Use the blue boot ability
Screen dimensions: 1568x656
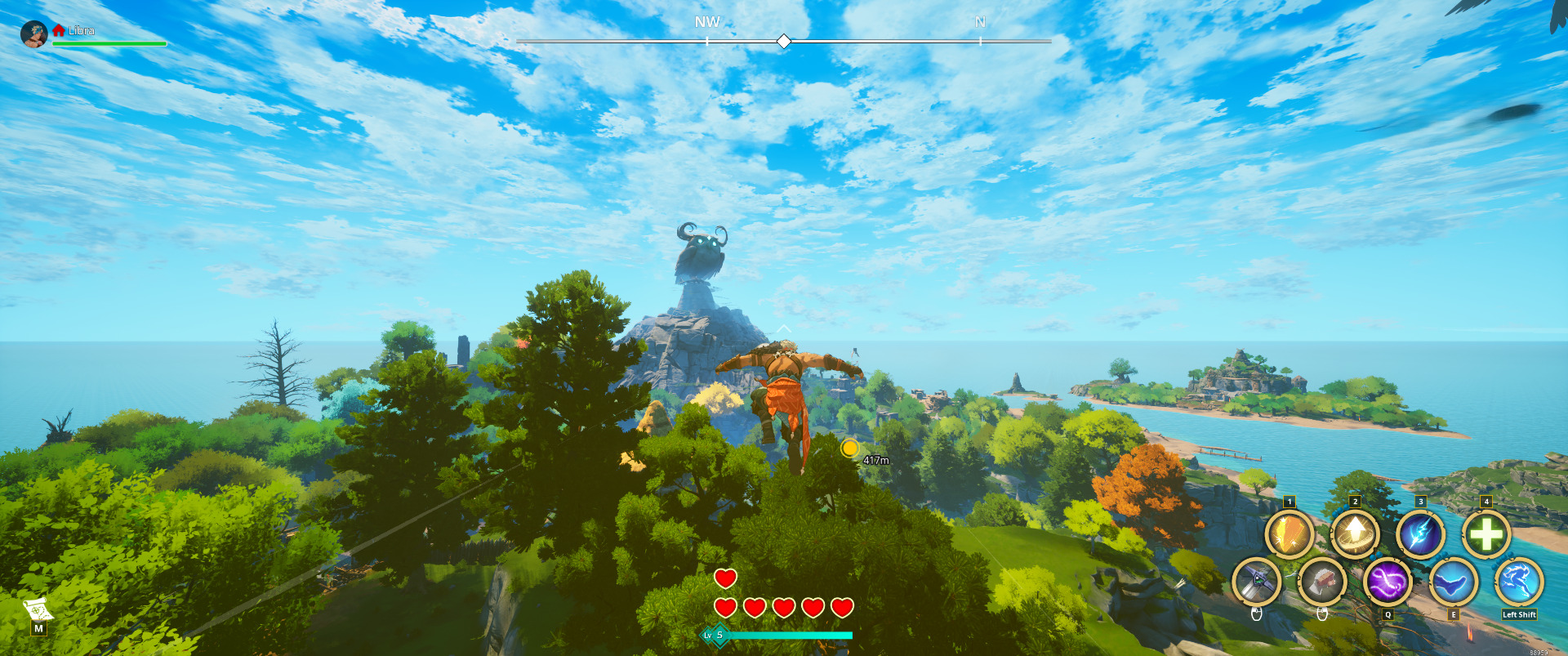tap(1453, 582)
